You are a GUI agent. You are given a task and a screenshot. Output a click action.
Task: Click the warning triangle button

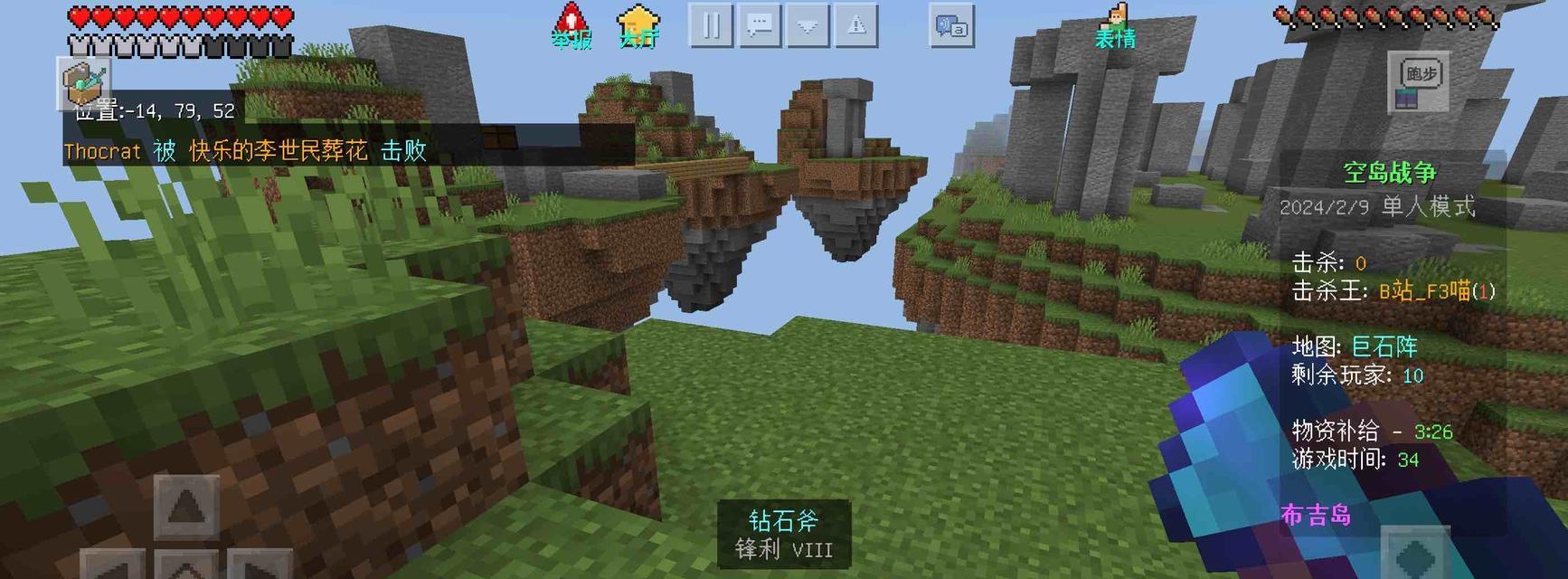point(856,25)
